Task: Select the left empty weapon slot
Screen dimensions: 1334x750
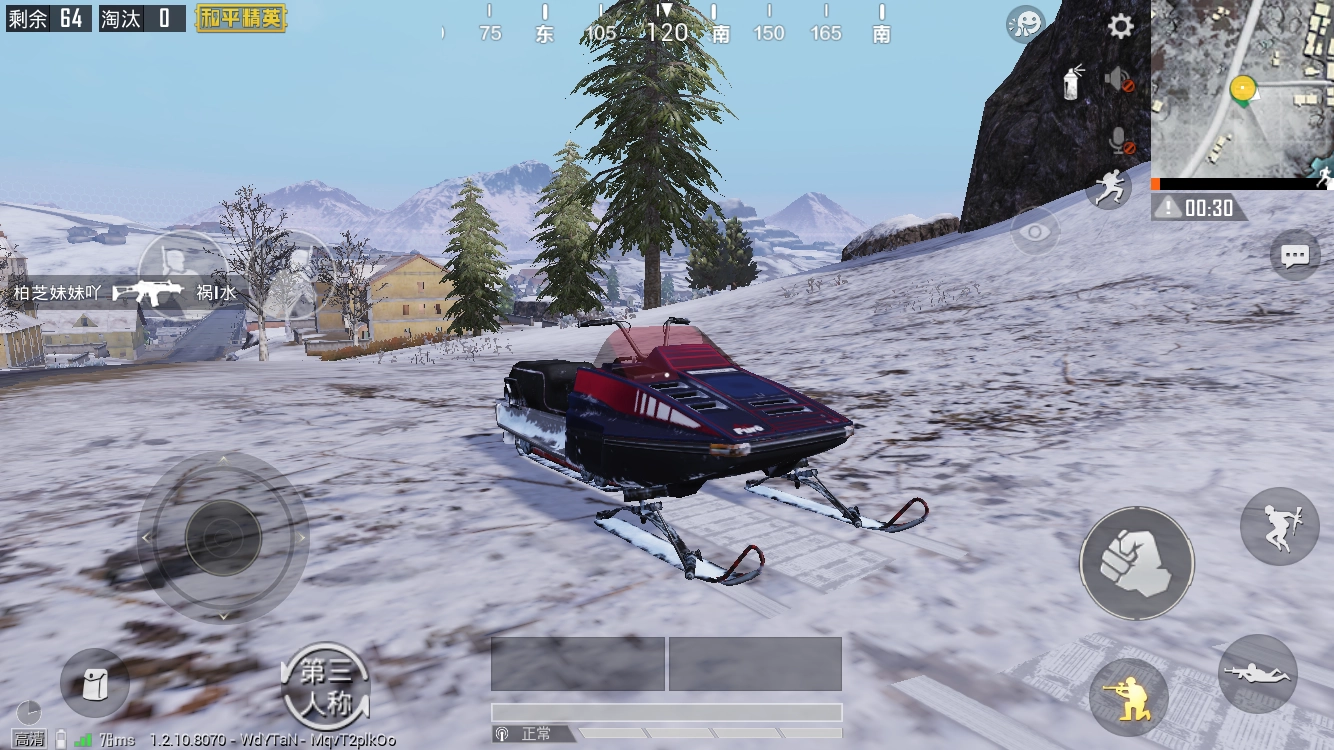Action: pyautogui.click(x=577, y=664)
